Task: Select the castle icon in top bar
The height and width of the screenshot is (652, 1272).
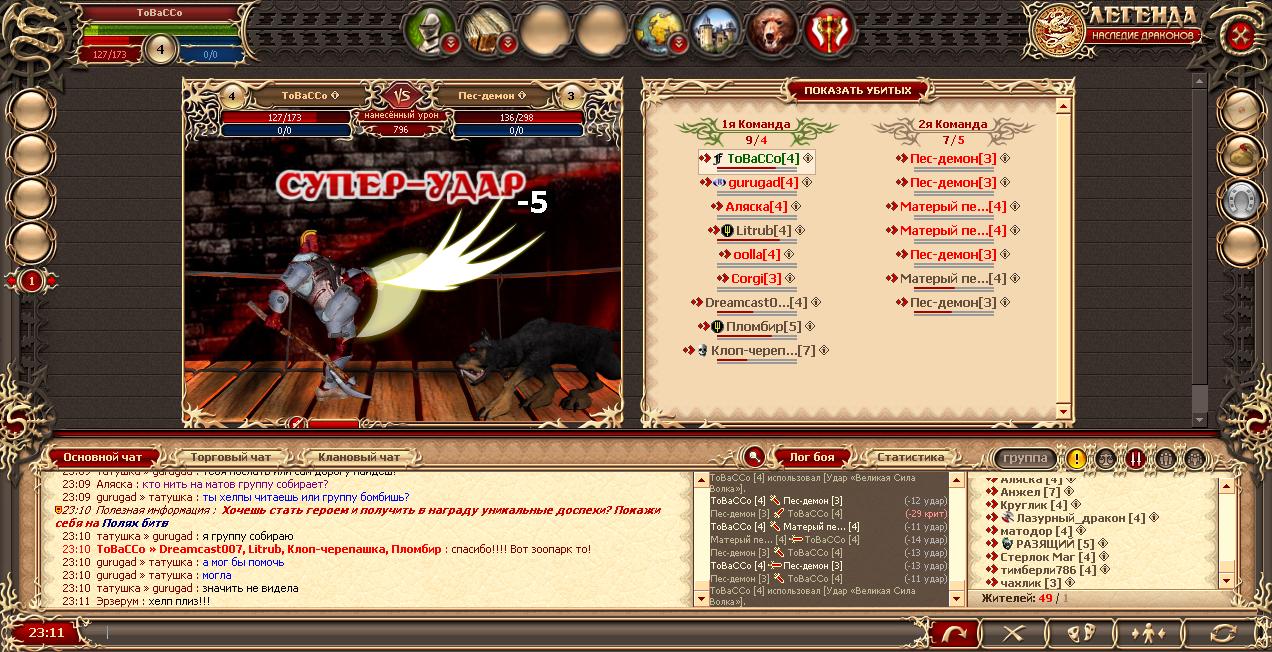Action: pos(714,28)
